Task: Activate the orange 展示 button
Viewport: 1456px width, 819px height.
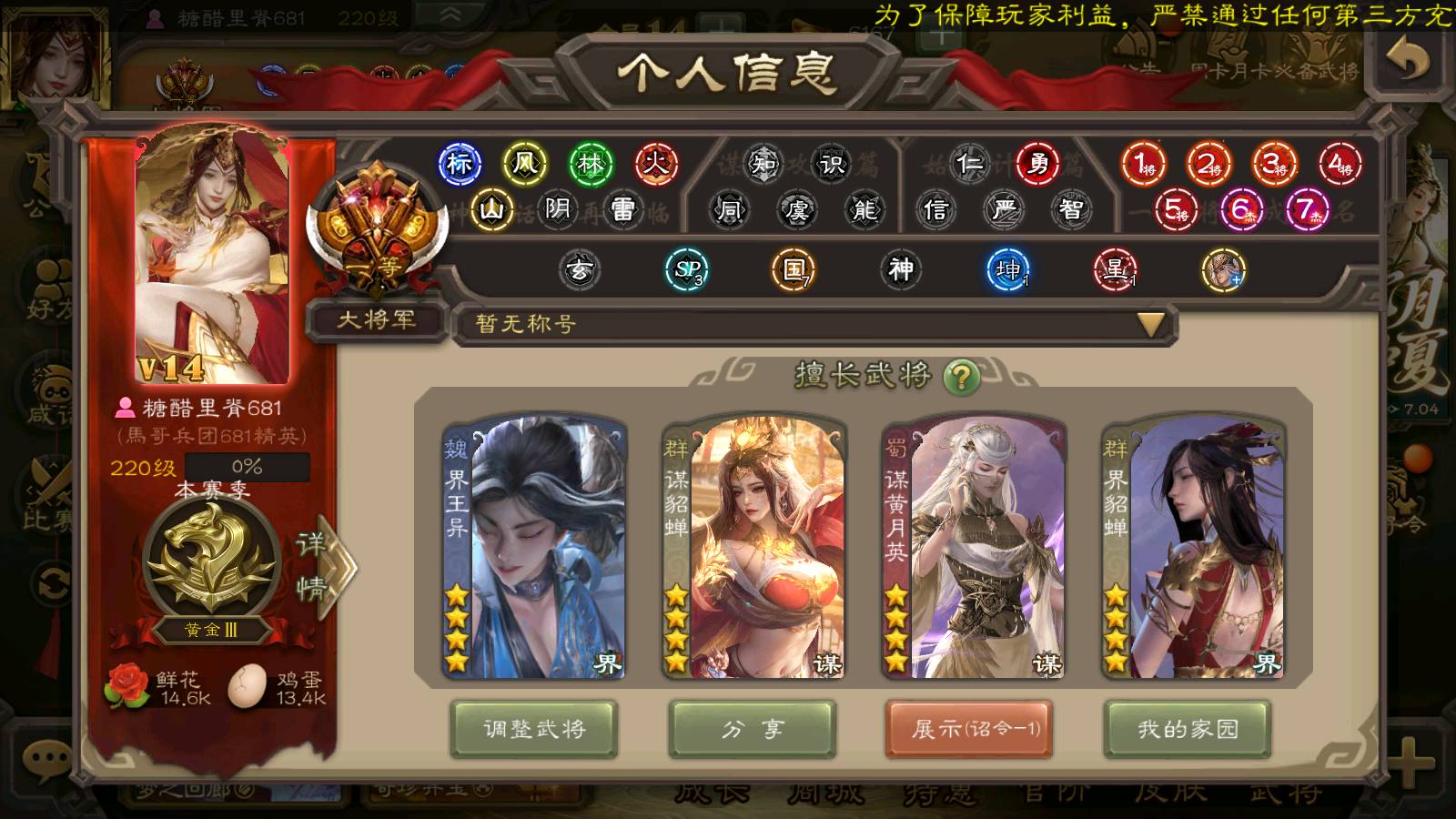Action: (x=969, y=729)
